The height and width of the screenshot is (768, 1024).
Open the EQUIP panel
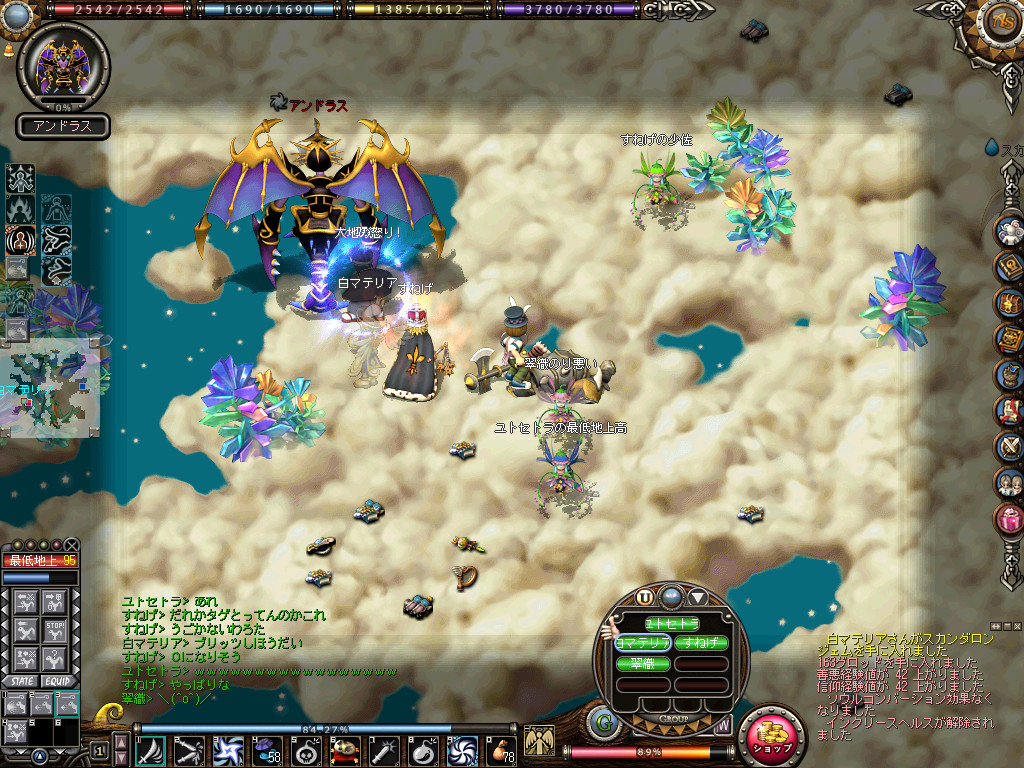58,681
